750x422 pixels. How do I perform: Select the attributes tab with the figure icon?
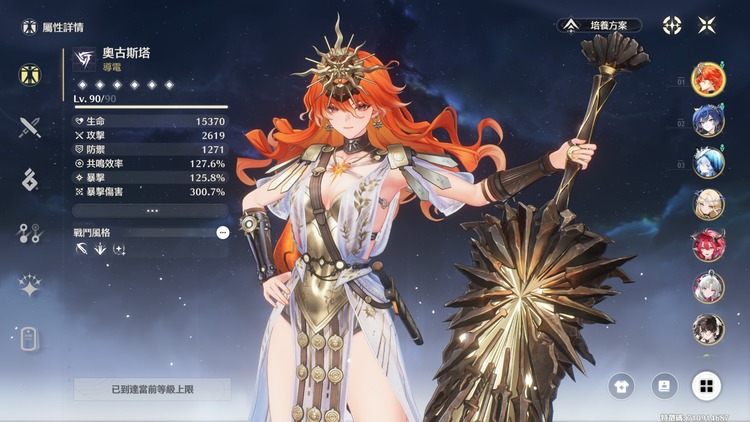point(29,74)
